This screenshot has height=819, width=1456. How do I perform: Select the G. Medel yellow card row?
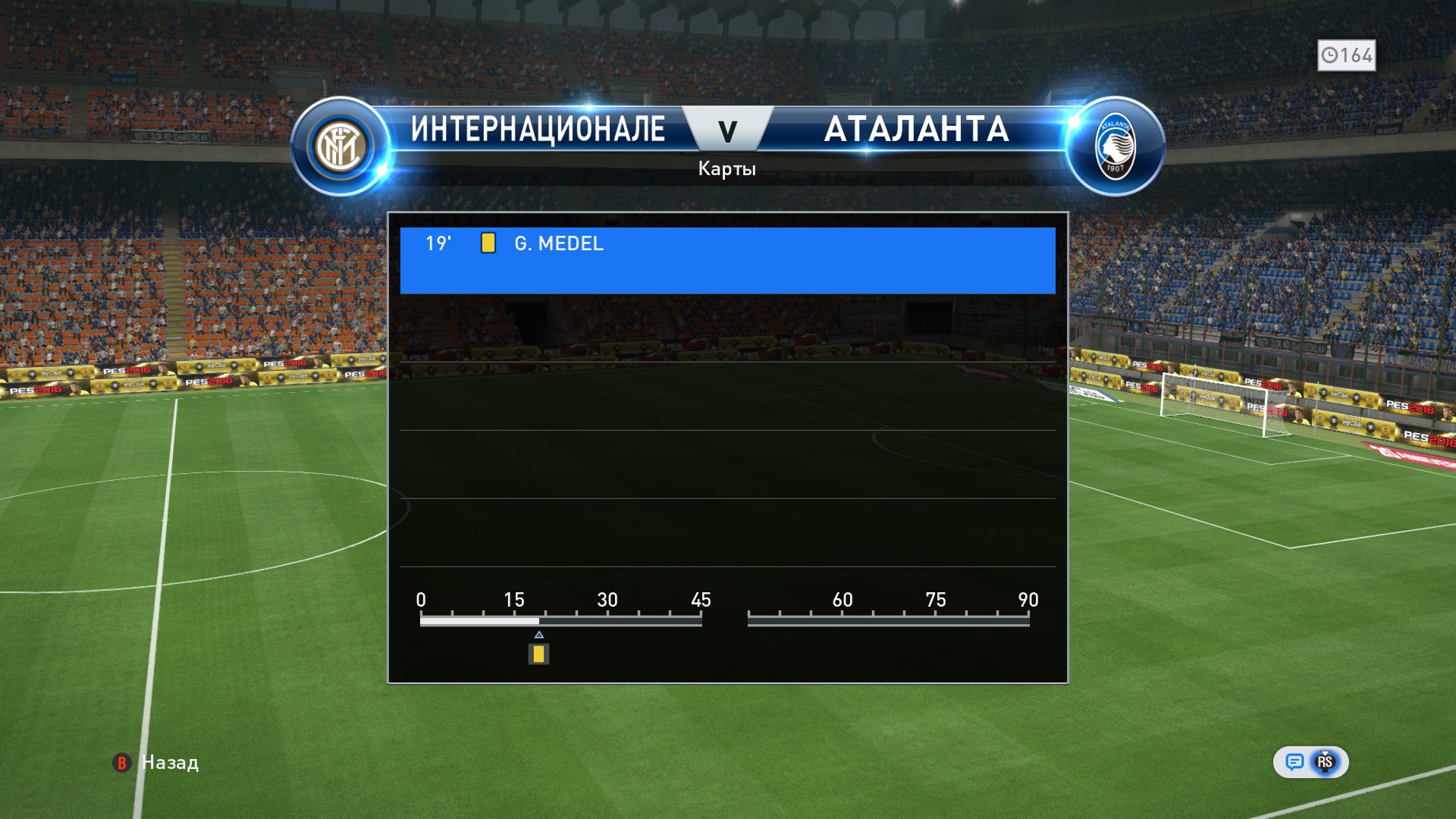coord(726,259)
